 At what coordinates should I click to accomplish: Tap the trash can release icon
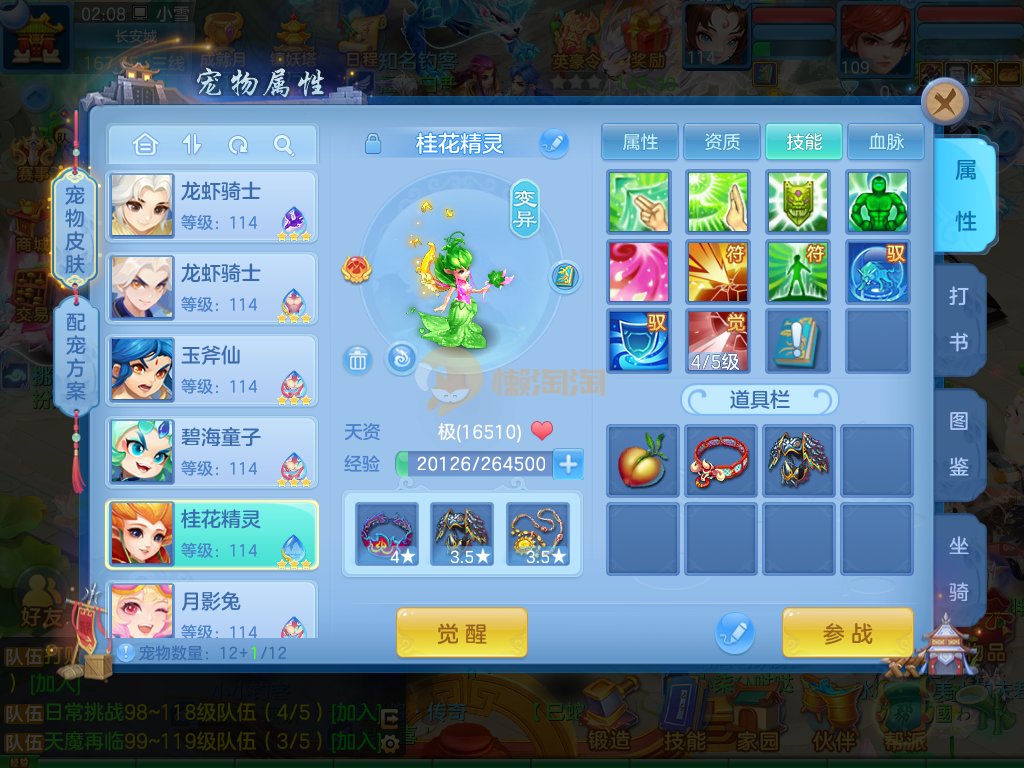[x=357, y=359]
